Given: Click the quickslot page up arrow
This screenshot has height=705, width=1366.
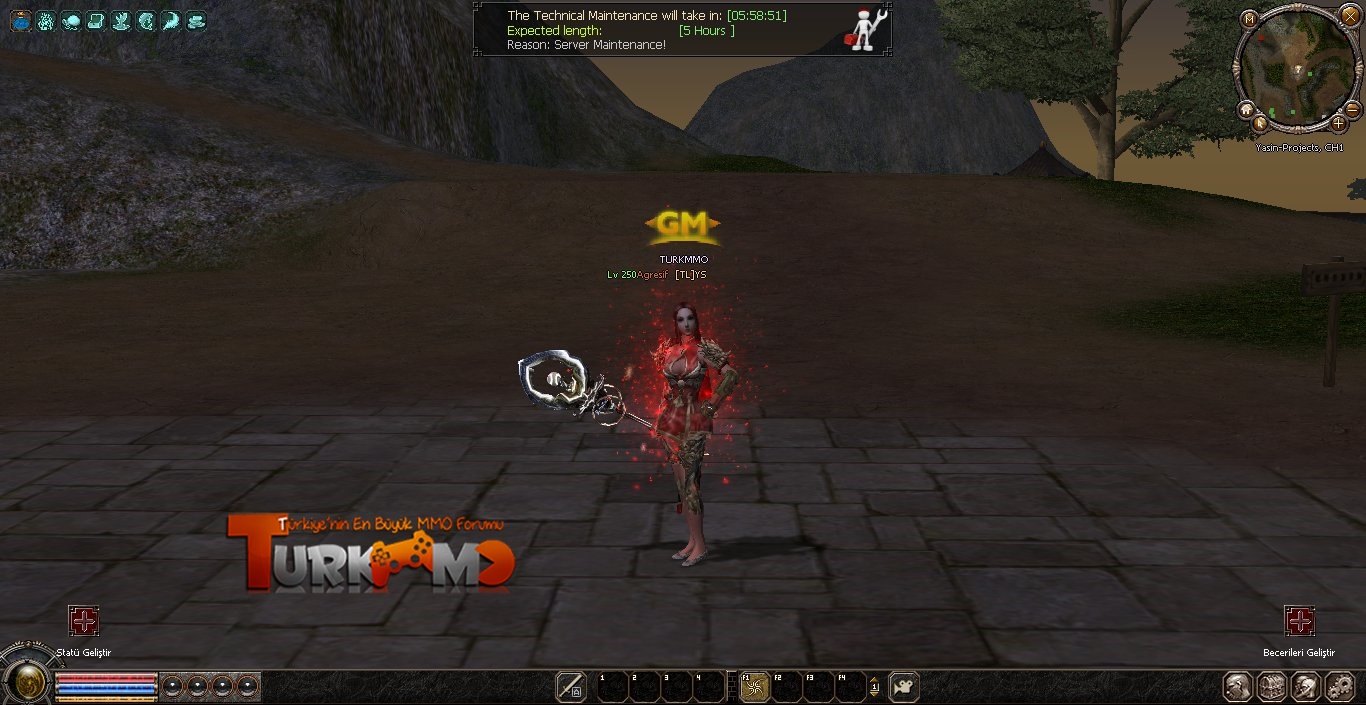Looking at the screenshot, I should [x=875, y=681].
